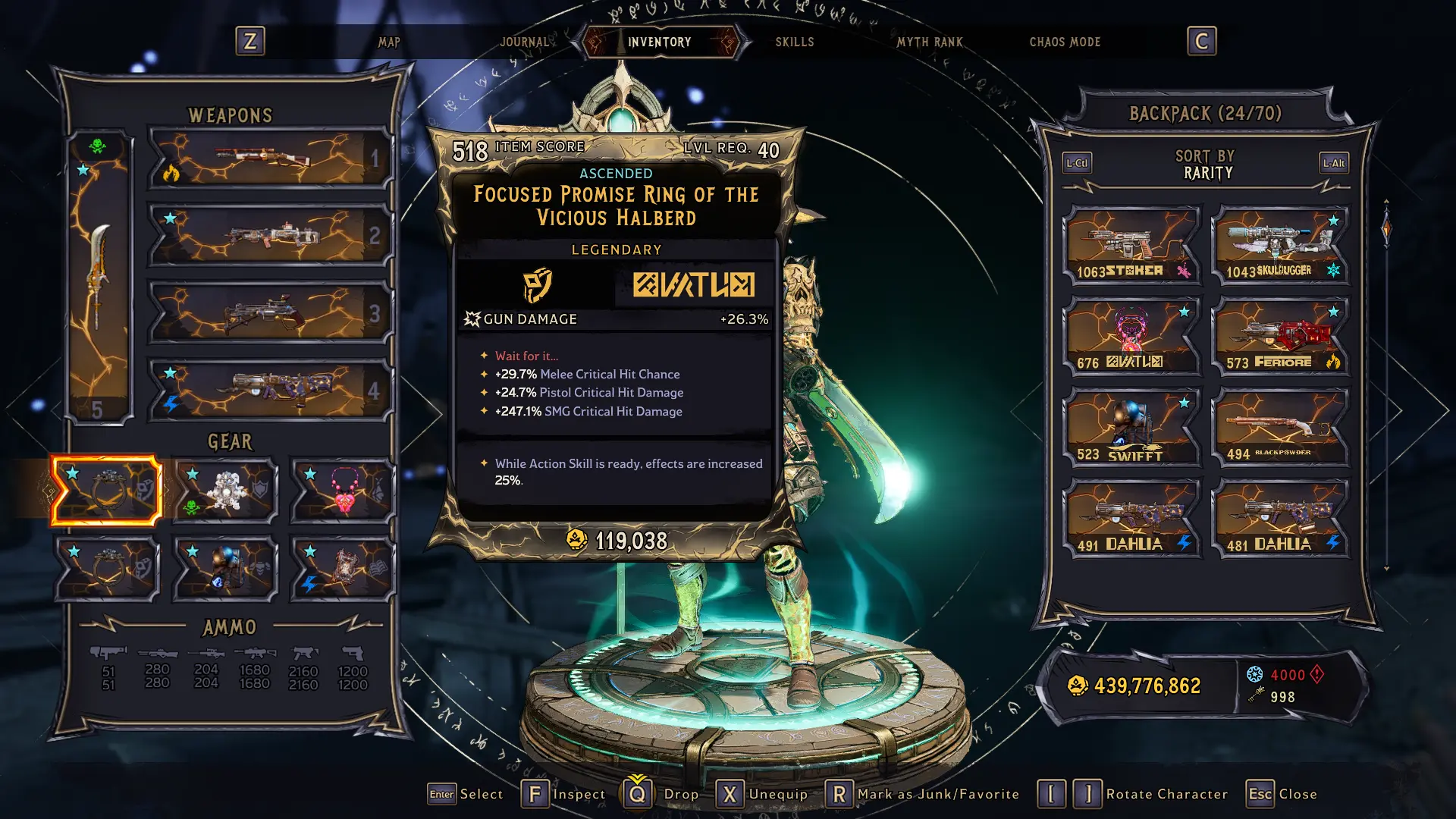Image resolution: width=1456 pixels, height=819 pixels.
Task: Select the 523 Swifft item
Action: 1131,427
